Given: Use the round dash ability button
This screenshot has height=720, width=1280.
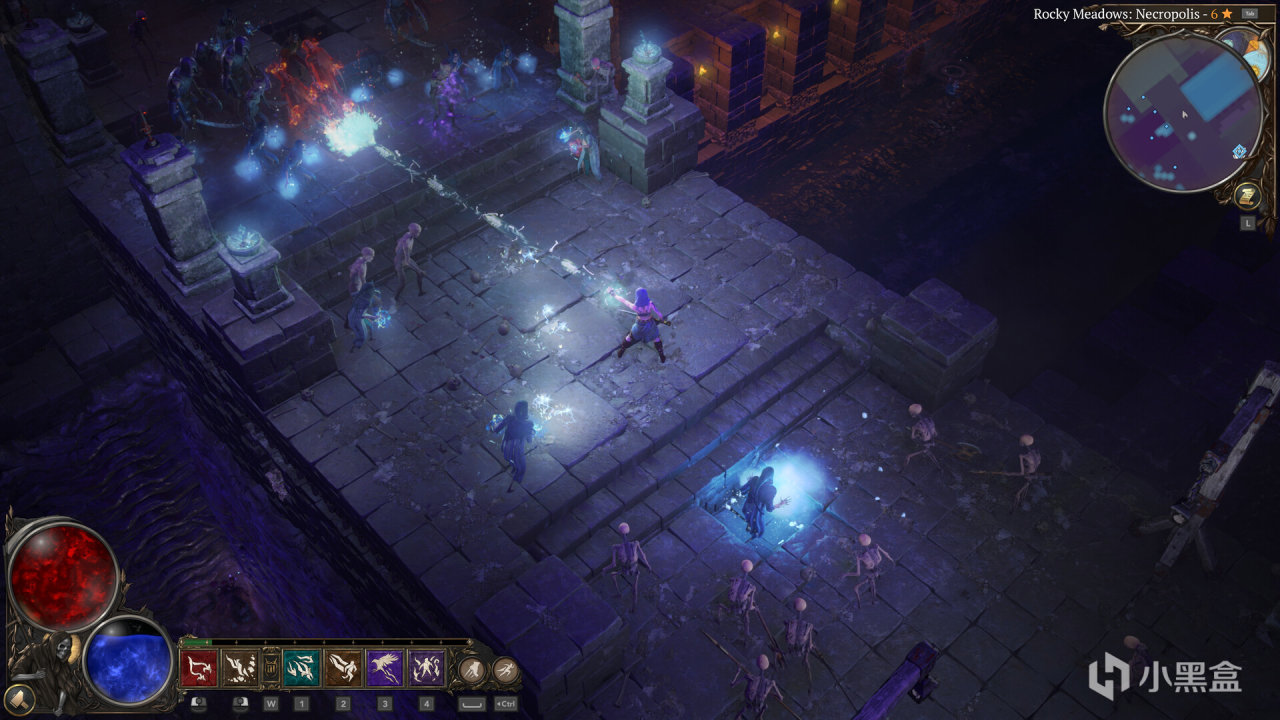Looking at the screenshot, I should click(471, 667).
